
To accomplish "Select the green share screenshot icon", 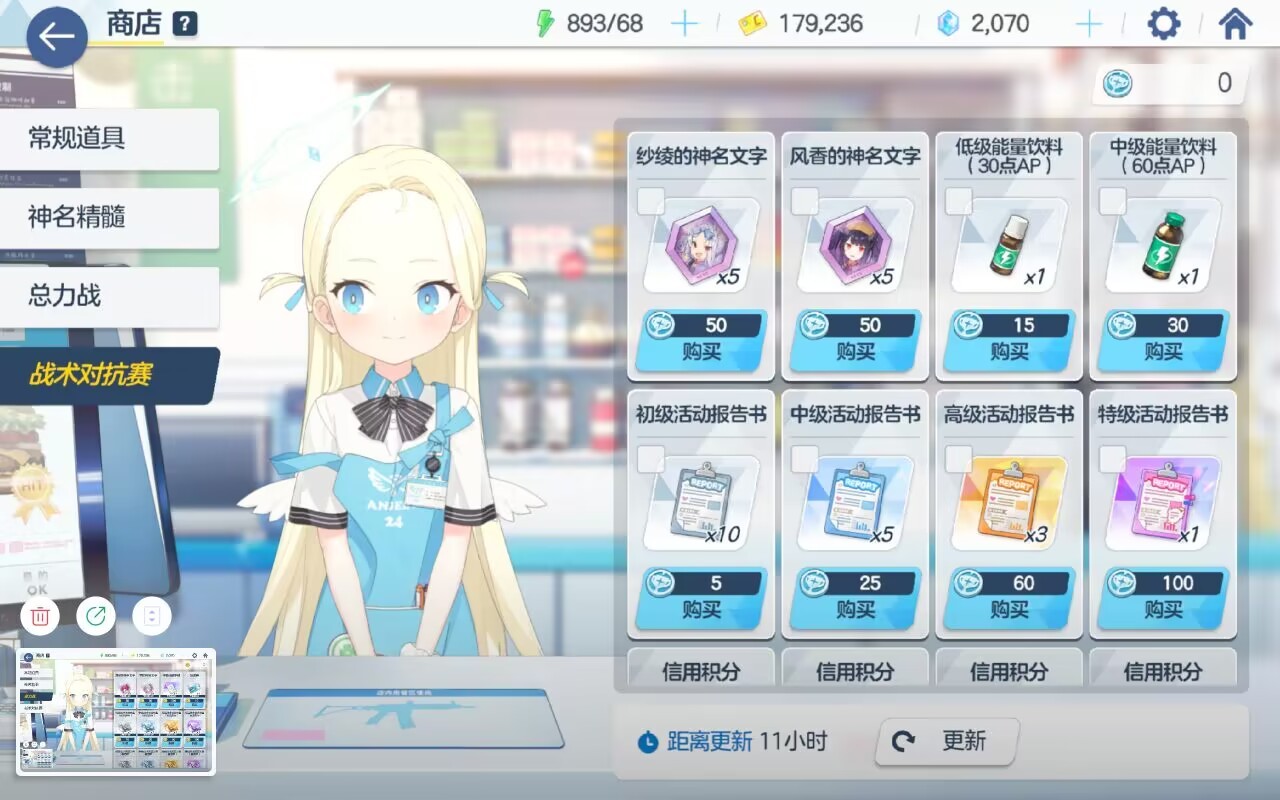I will coord(95,616).
